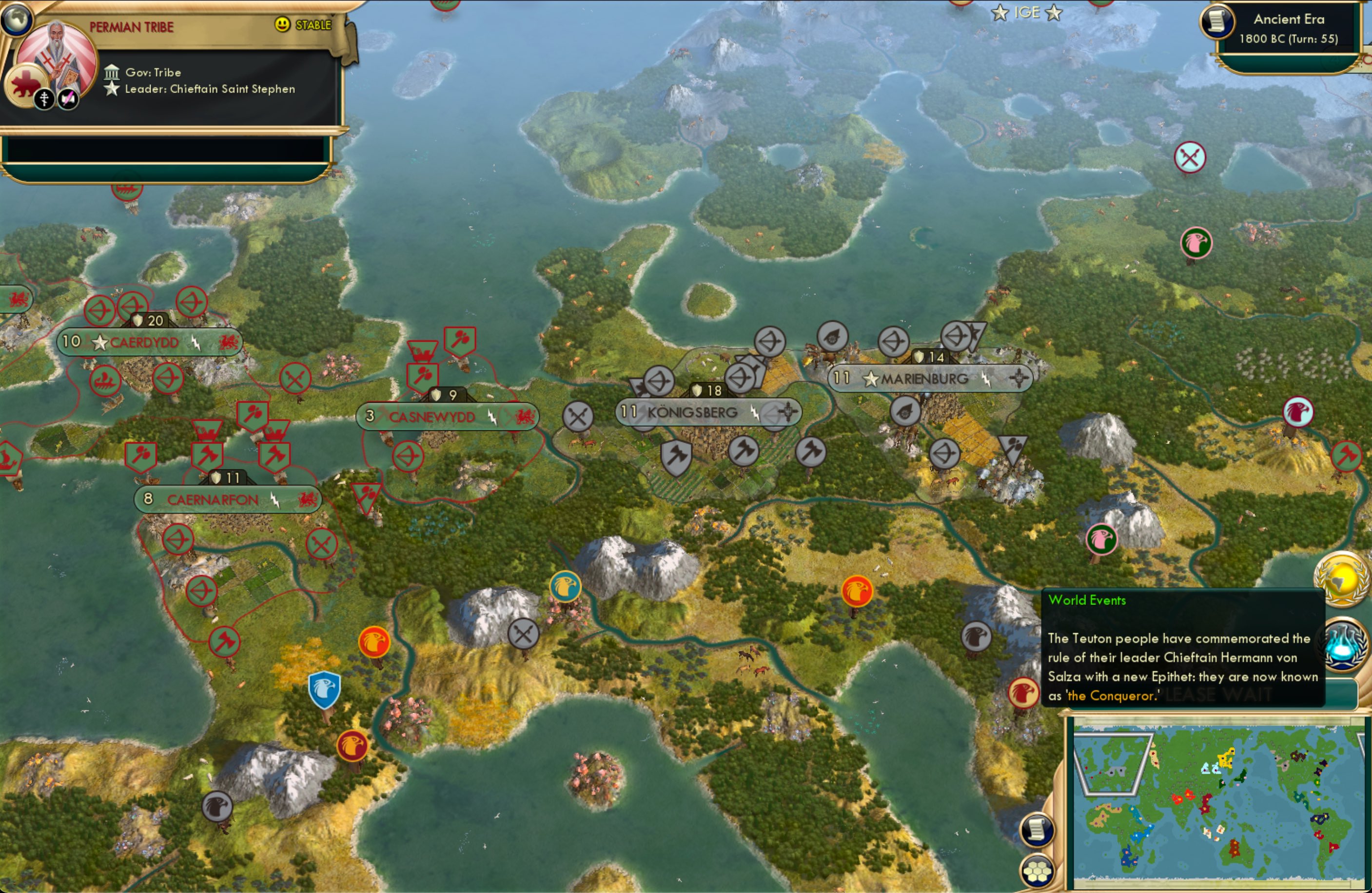This screenshot has width=1372, height=893.
Task: Open the IGE editor at the top
Action: point(1027,13)
